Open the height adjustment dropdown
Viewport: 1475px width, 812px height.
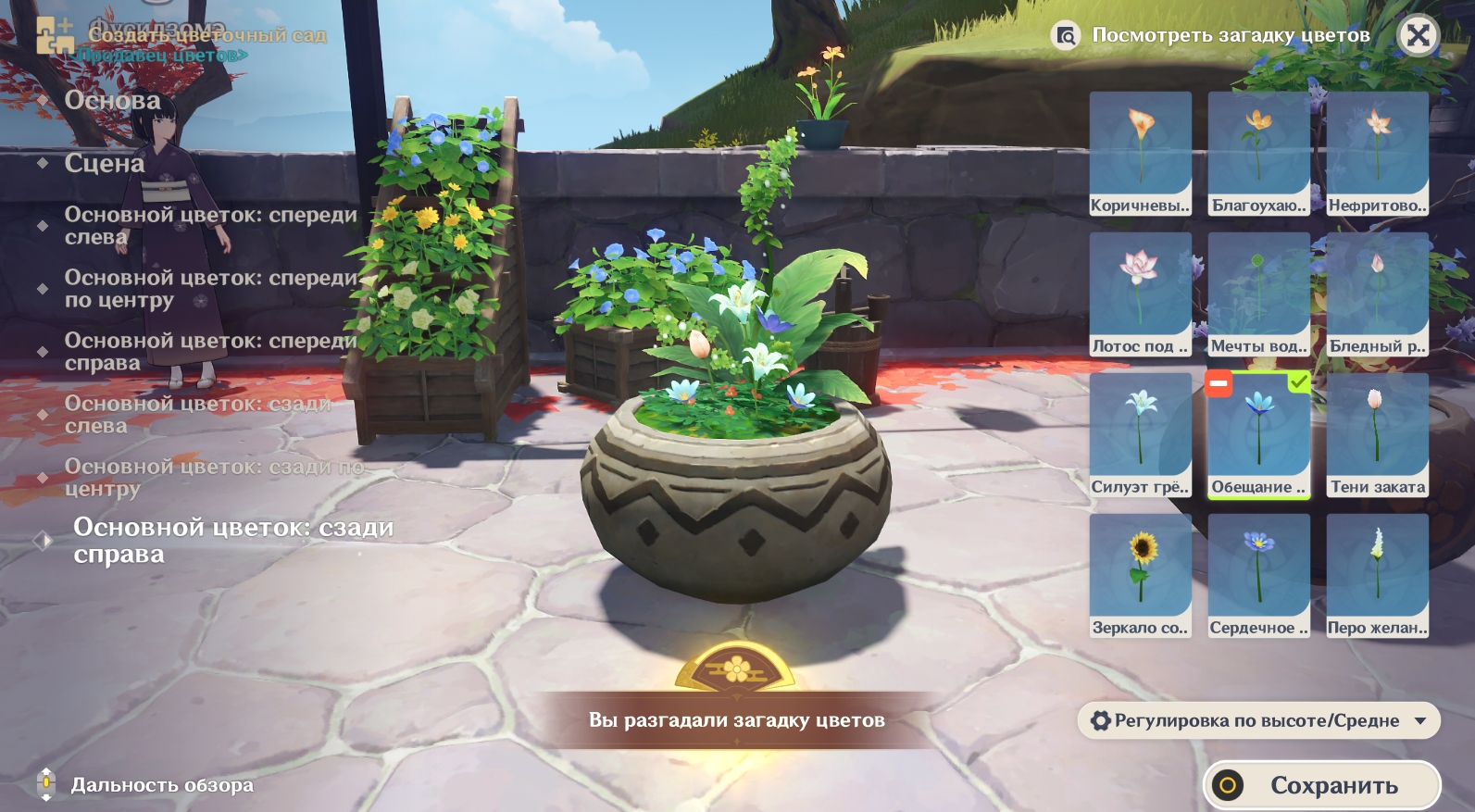tap(1258, 720)
